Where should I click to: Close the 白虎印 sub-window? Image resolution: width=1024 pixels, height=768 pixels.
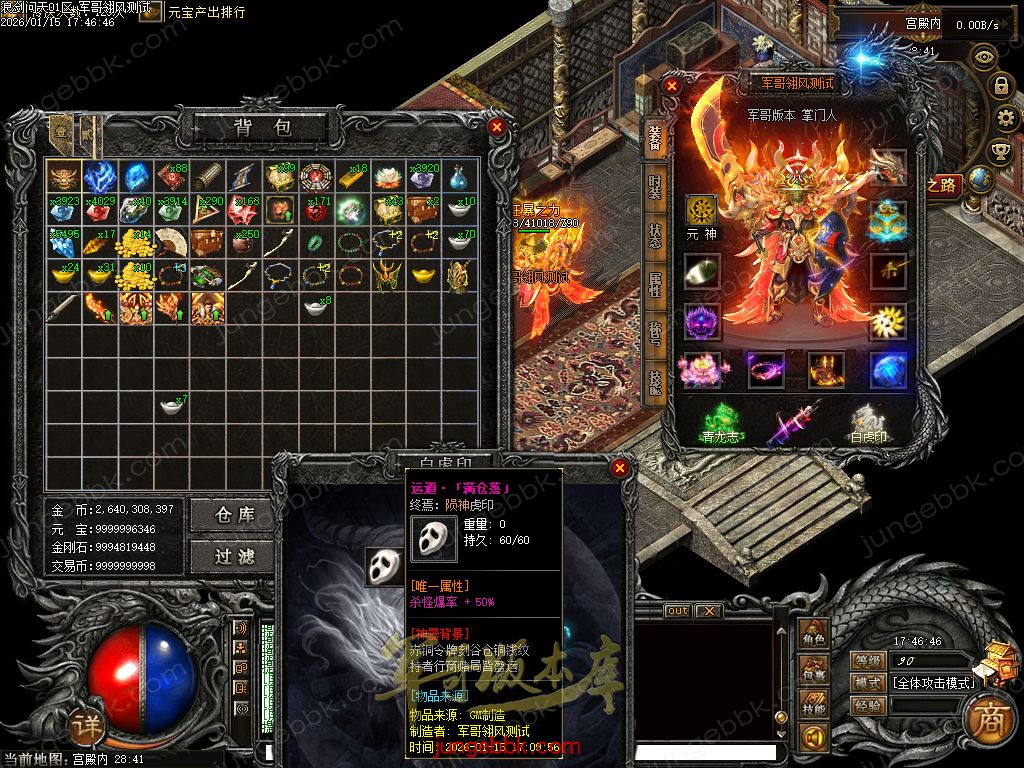pos(620,467)
